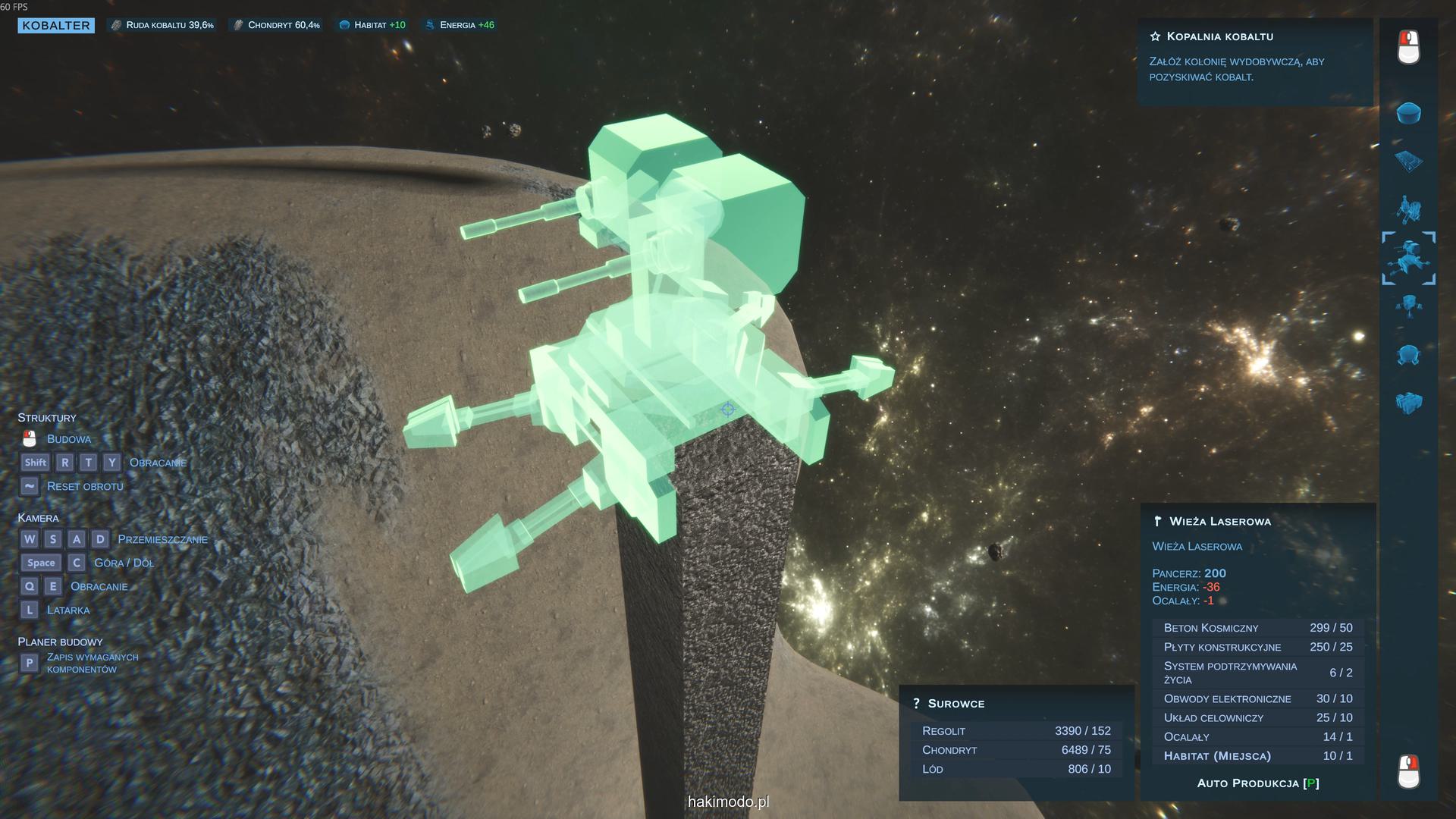Toggle Auto Produkcja in the tower panel
This screenshot has height=819, width=1456.
[1257, 783]
